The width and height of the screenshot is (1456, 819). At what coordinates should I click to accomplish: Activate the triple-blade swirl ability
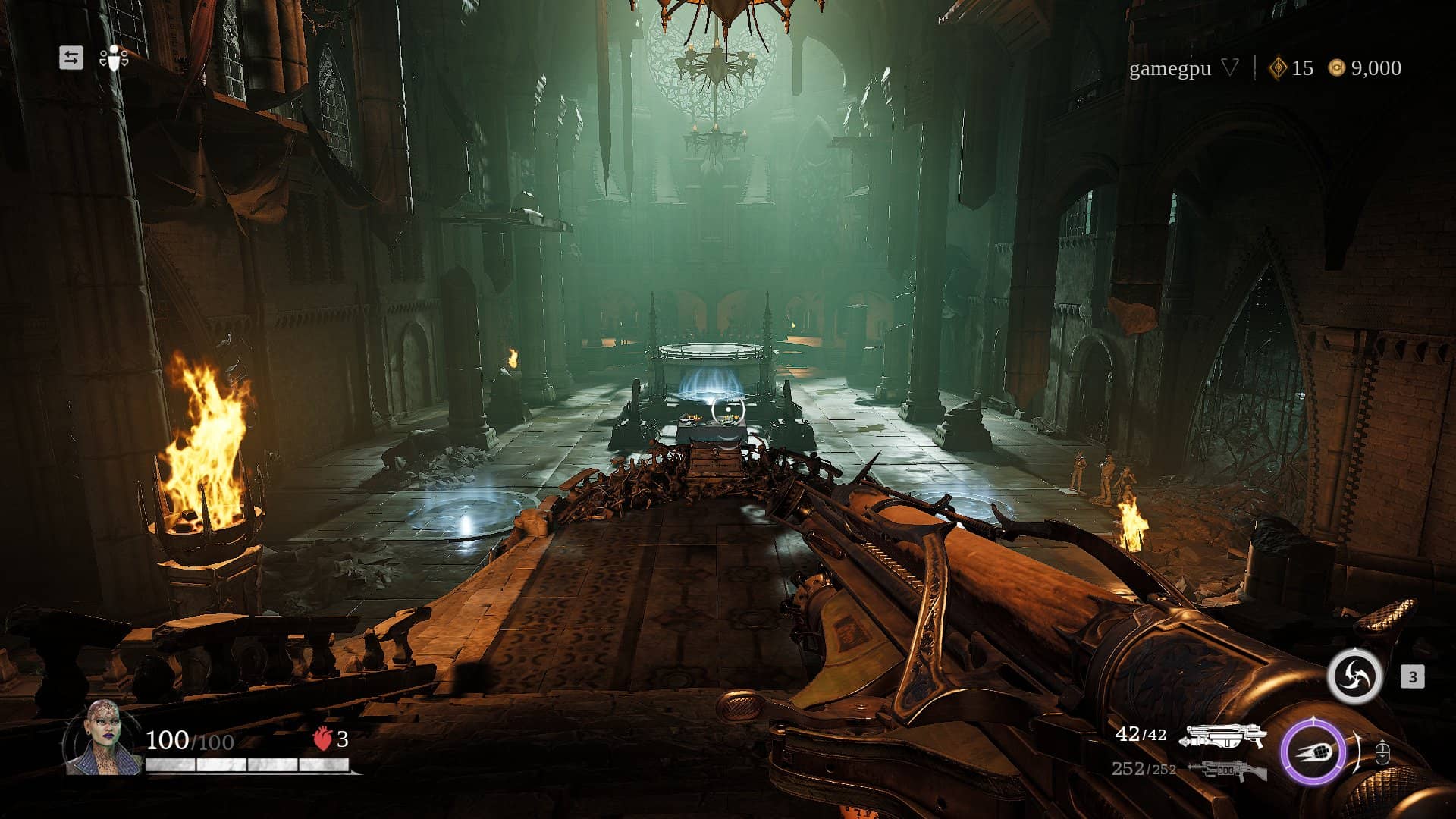tap(1354, 676)
